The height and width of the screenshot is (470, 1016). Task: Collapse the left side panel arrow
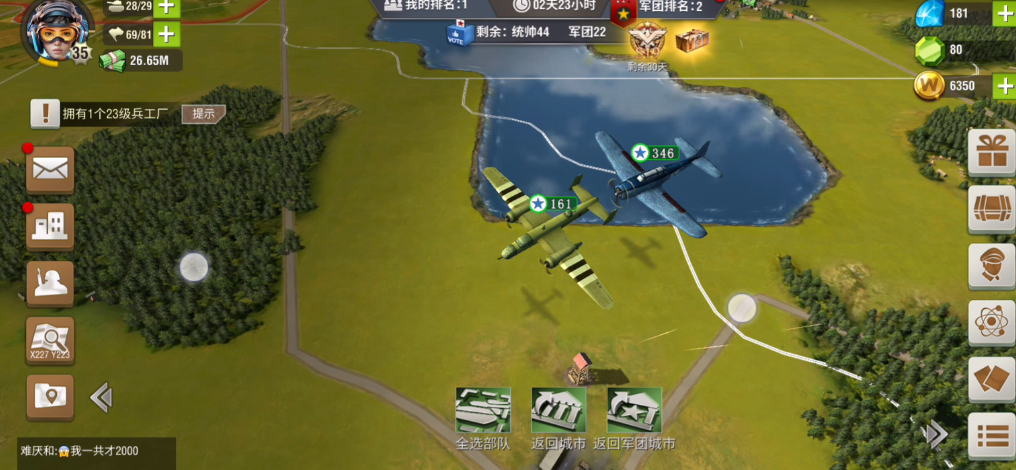point(101,398)
